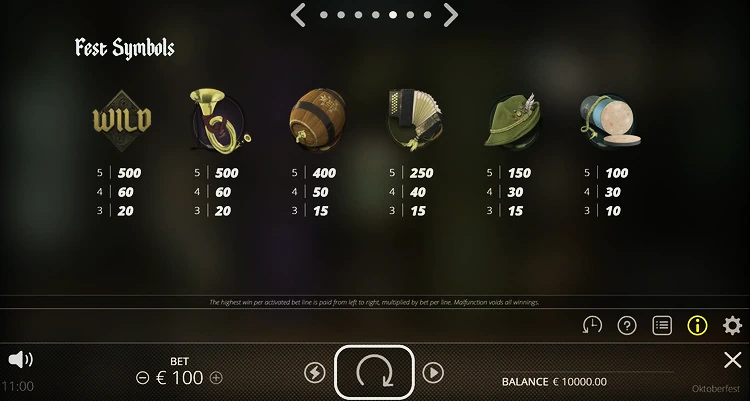Open help with the question mark icon

(x=627, y=325)
